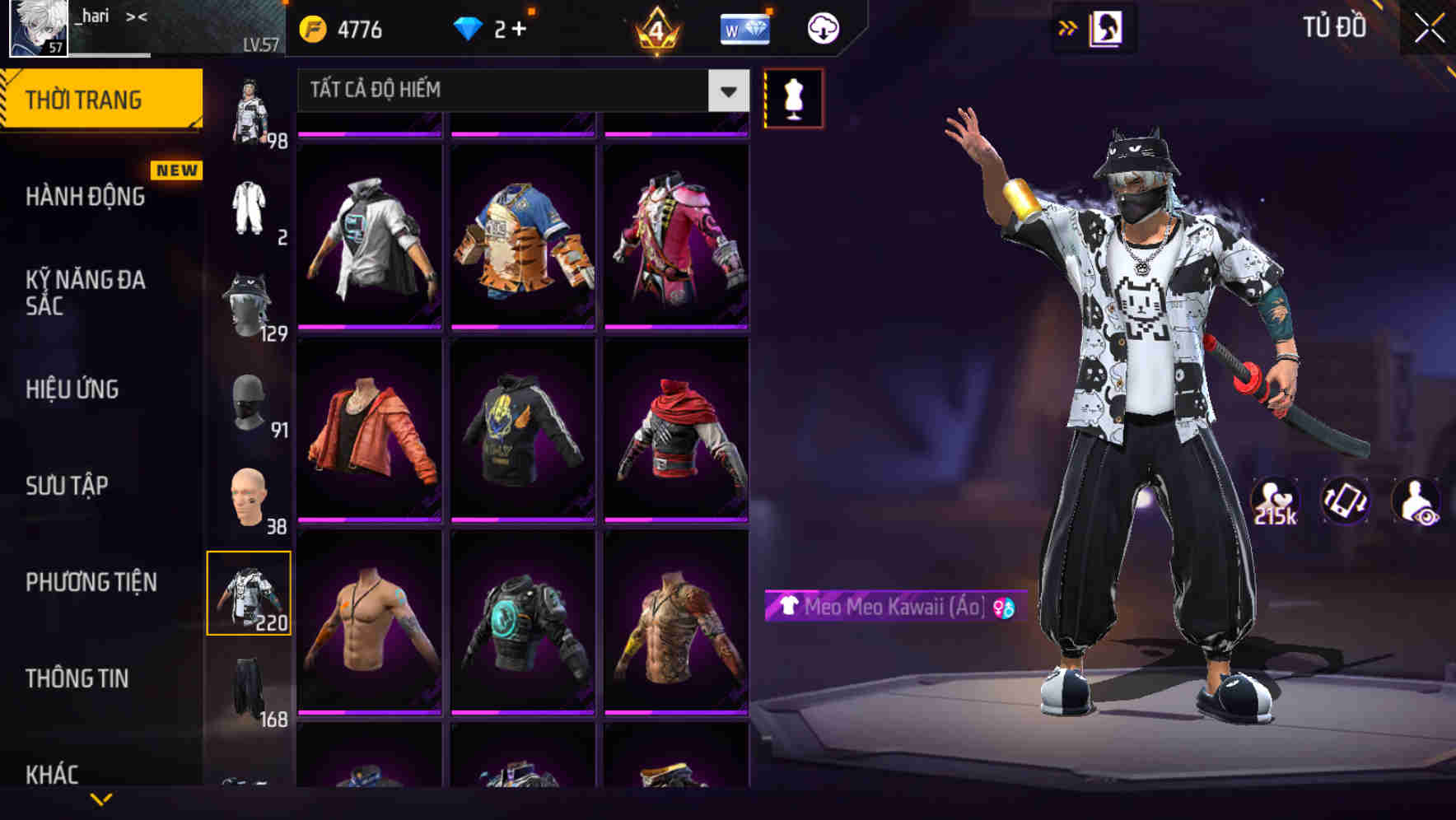
Task: Click the weekly membership card icon
Action: coord(745,27)
